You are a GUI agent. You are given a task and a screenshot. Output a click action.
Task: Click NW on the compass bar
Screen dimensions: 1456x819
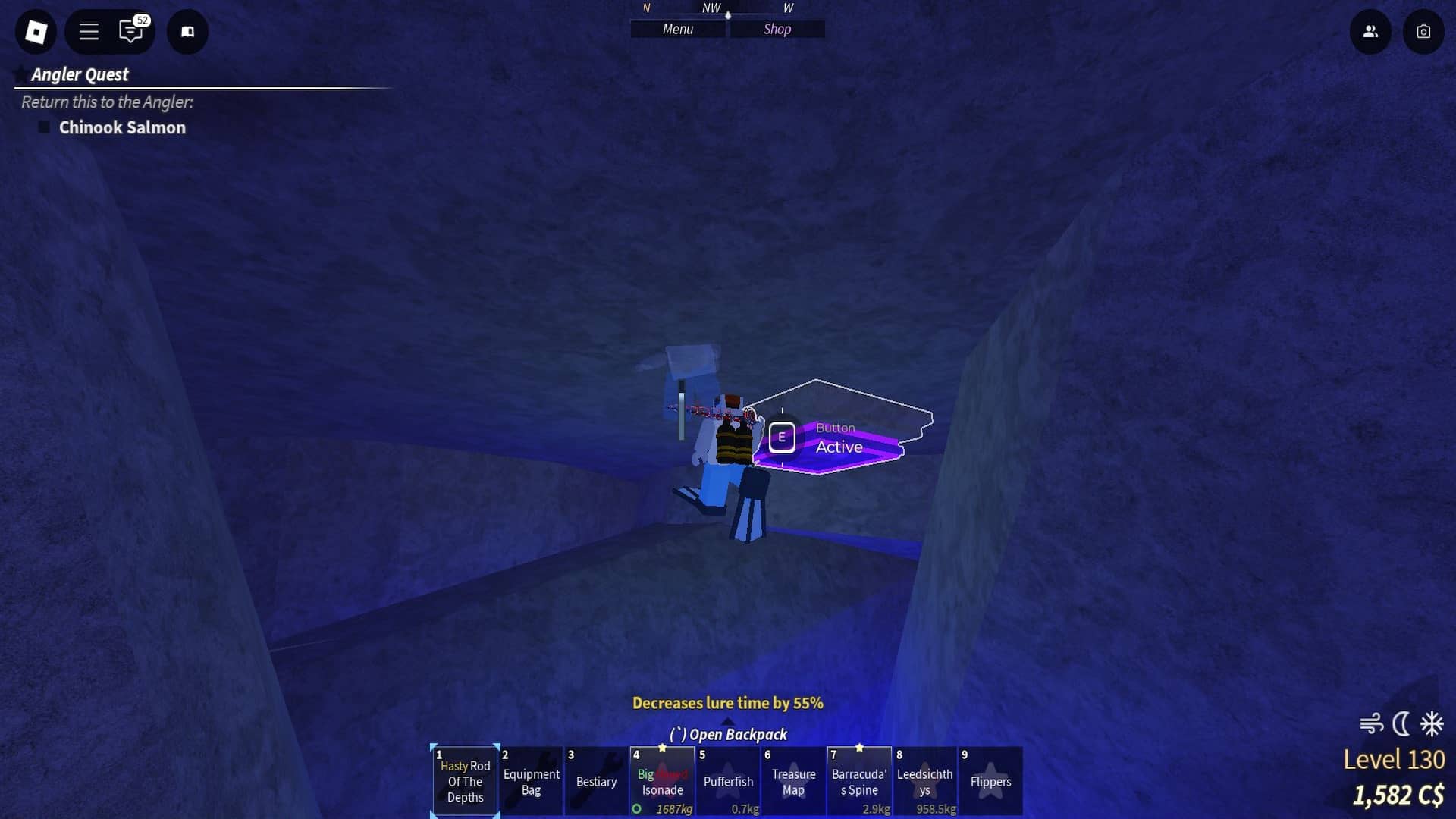click(711, 8)
